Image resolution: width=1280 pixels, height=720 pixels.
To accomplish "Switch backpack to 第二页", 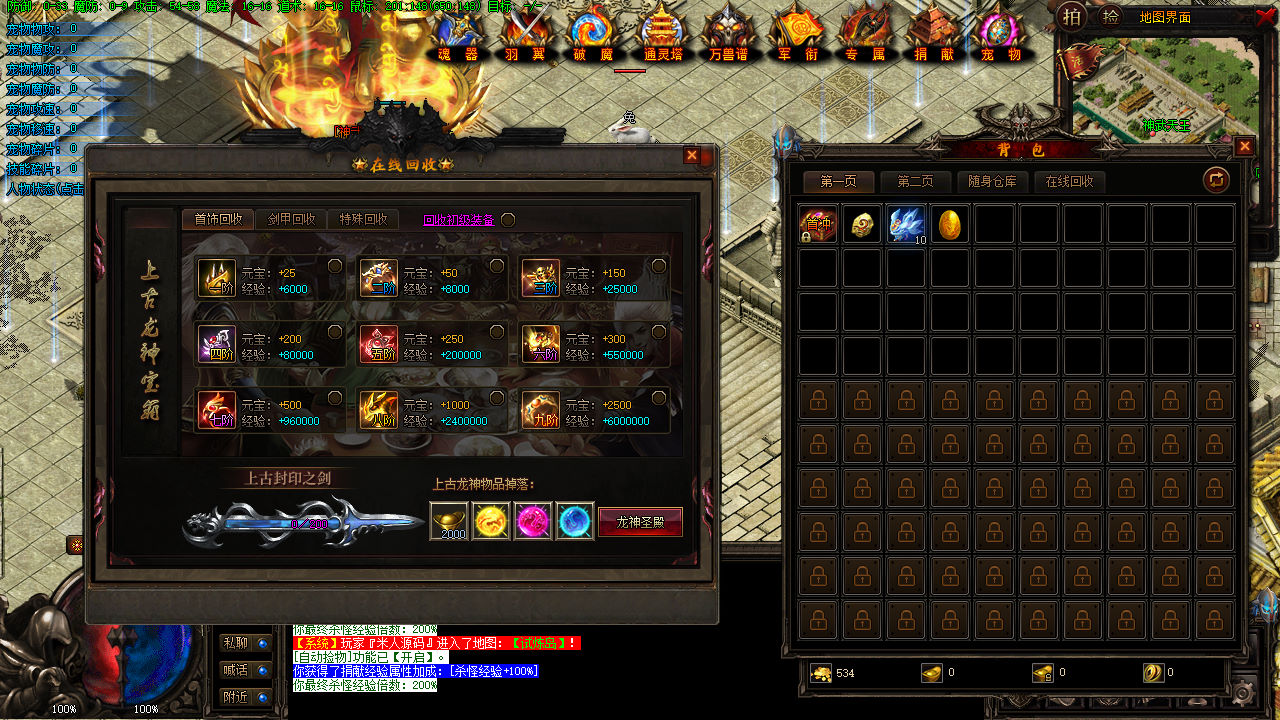I will (x=915, y=182).
